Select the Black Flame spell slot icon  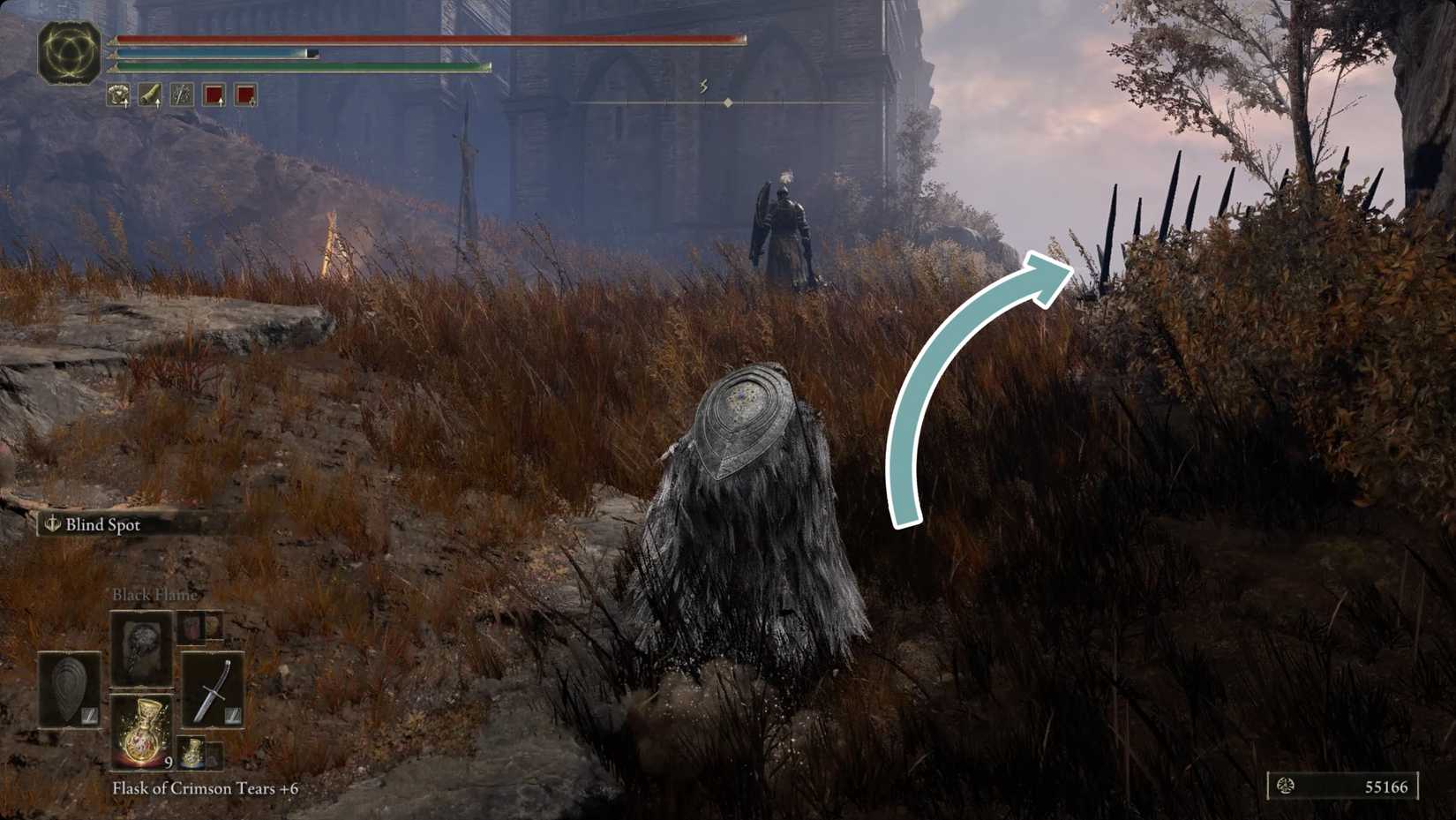pos(141,647)
